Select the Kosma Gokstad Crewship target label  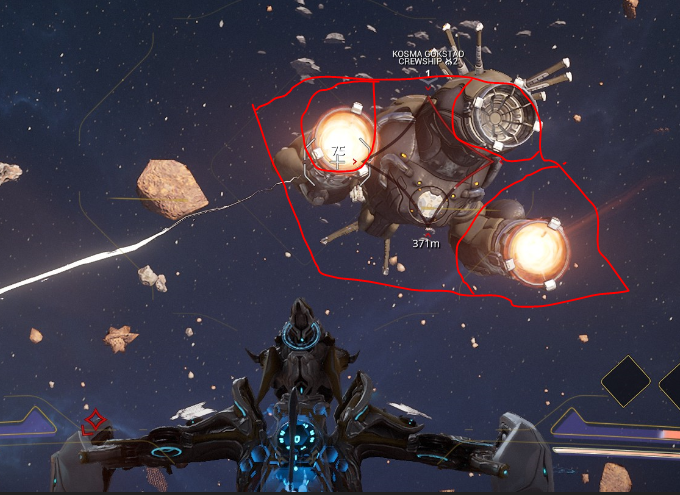click(426, 57)
